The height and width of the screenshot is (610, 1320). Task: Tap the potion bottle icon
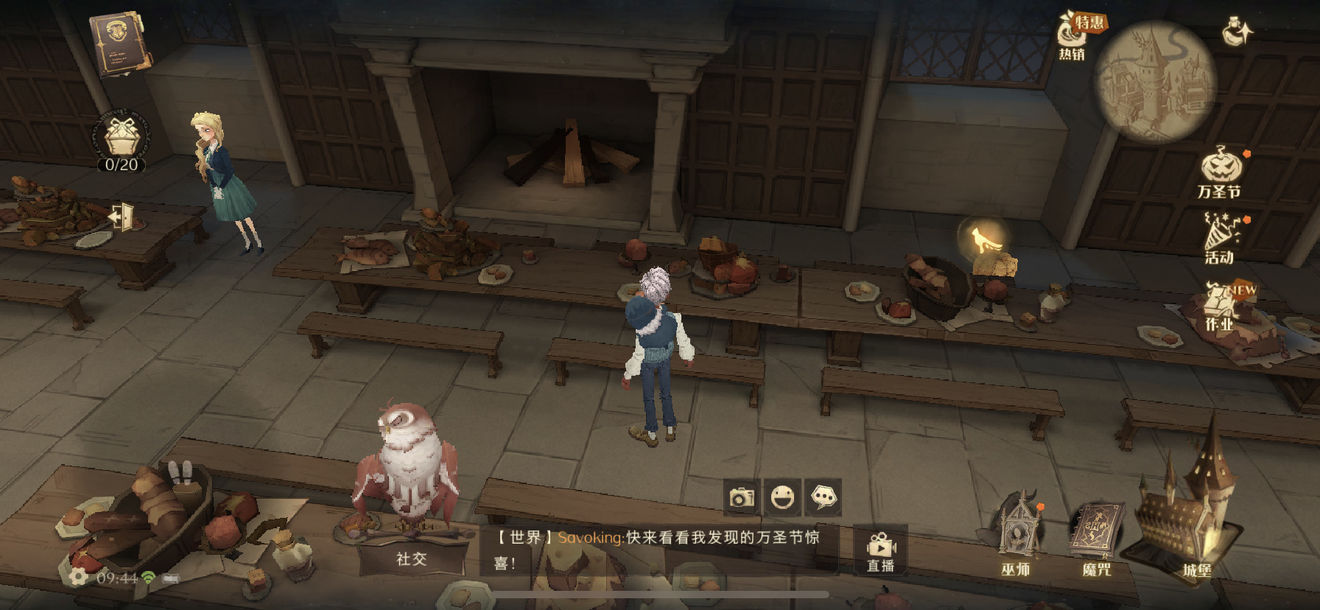pyautogui.click(x=1238, y=32)
